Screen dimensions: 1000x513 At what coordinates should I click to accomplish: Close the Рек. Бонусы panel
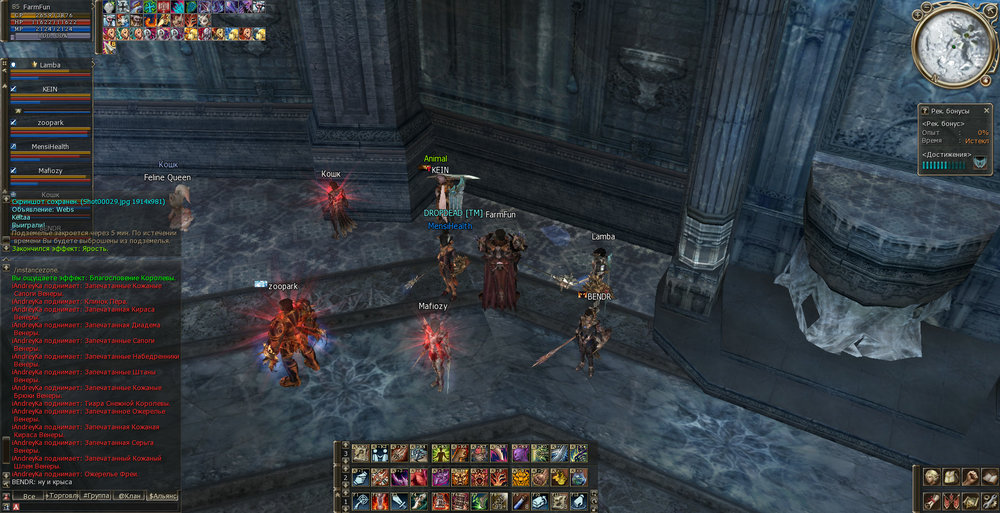click(986, 110)
